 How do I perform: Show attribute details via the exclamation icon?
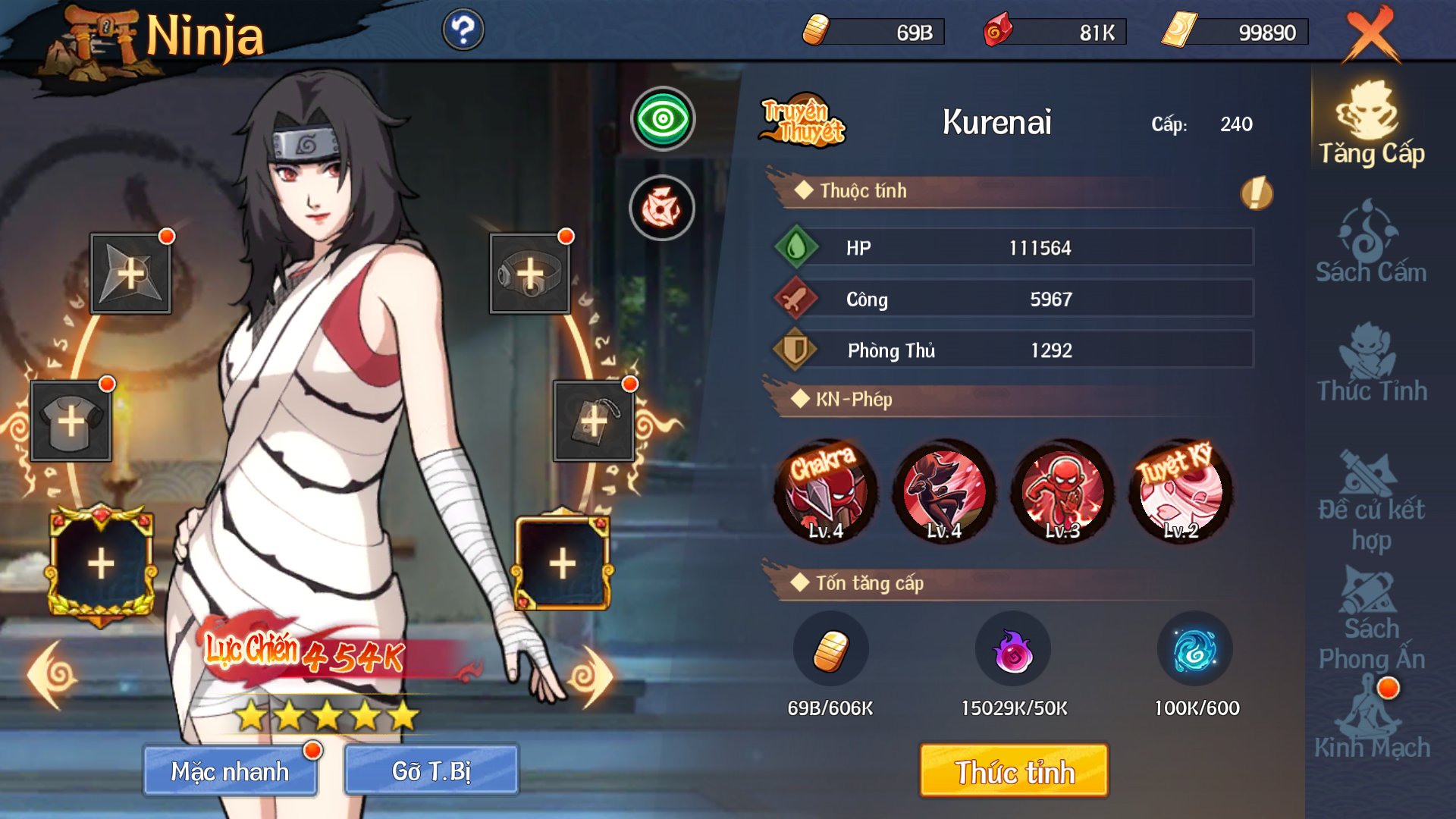pyautogui.click(x=1256, y=193)
